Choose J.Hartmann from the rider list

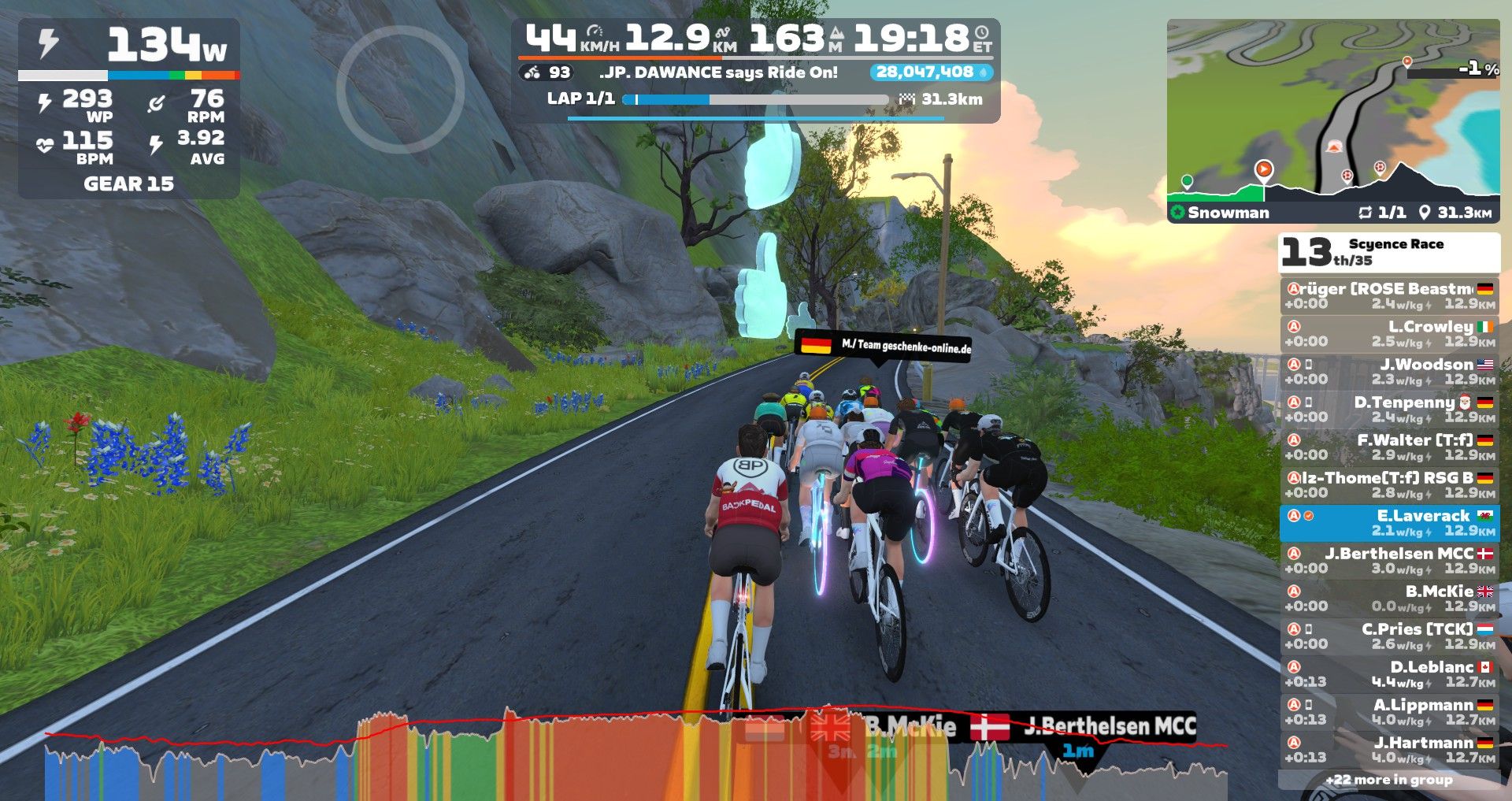tap(1389, 749)
